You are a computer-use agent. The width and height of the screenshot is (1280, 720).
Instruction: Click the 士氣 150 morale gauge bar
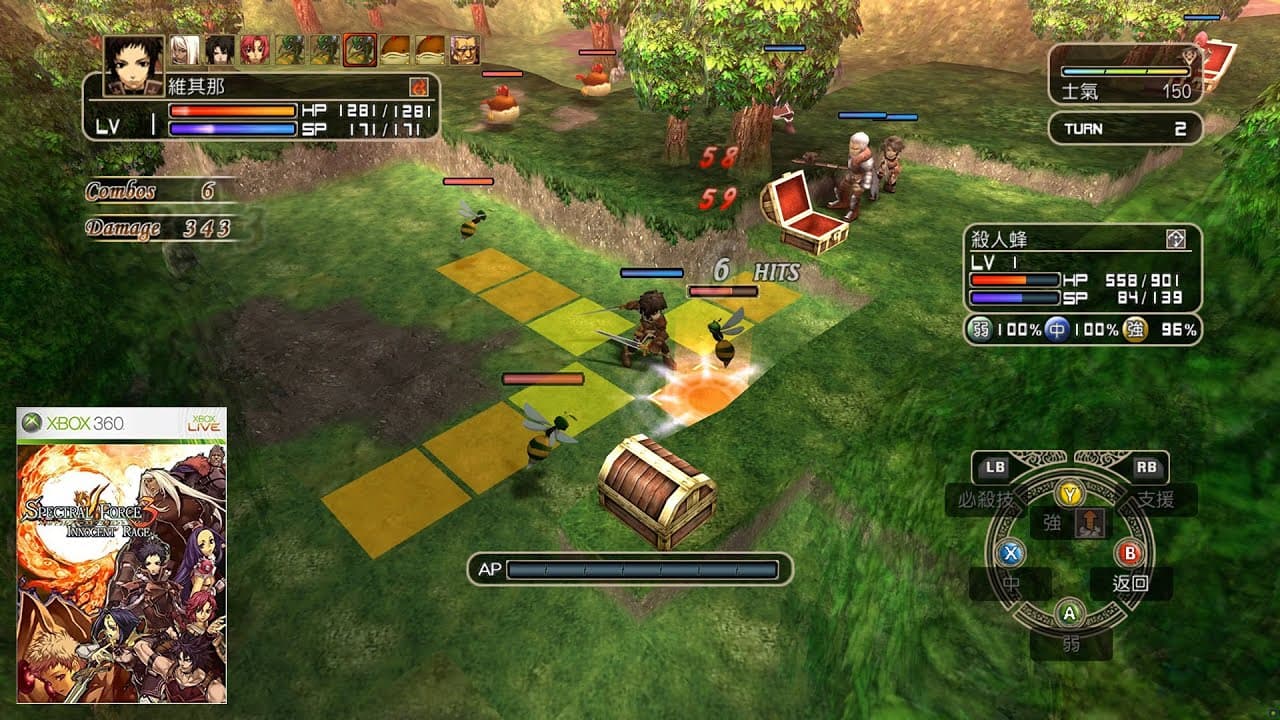(1125, 72)
